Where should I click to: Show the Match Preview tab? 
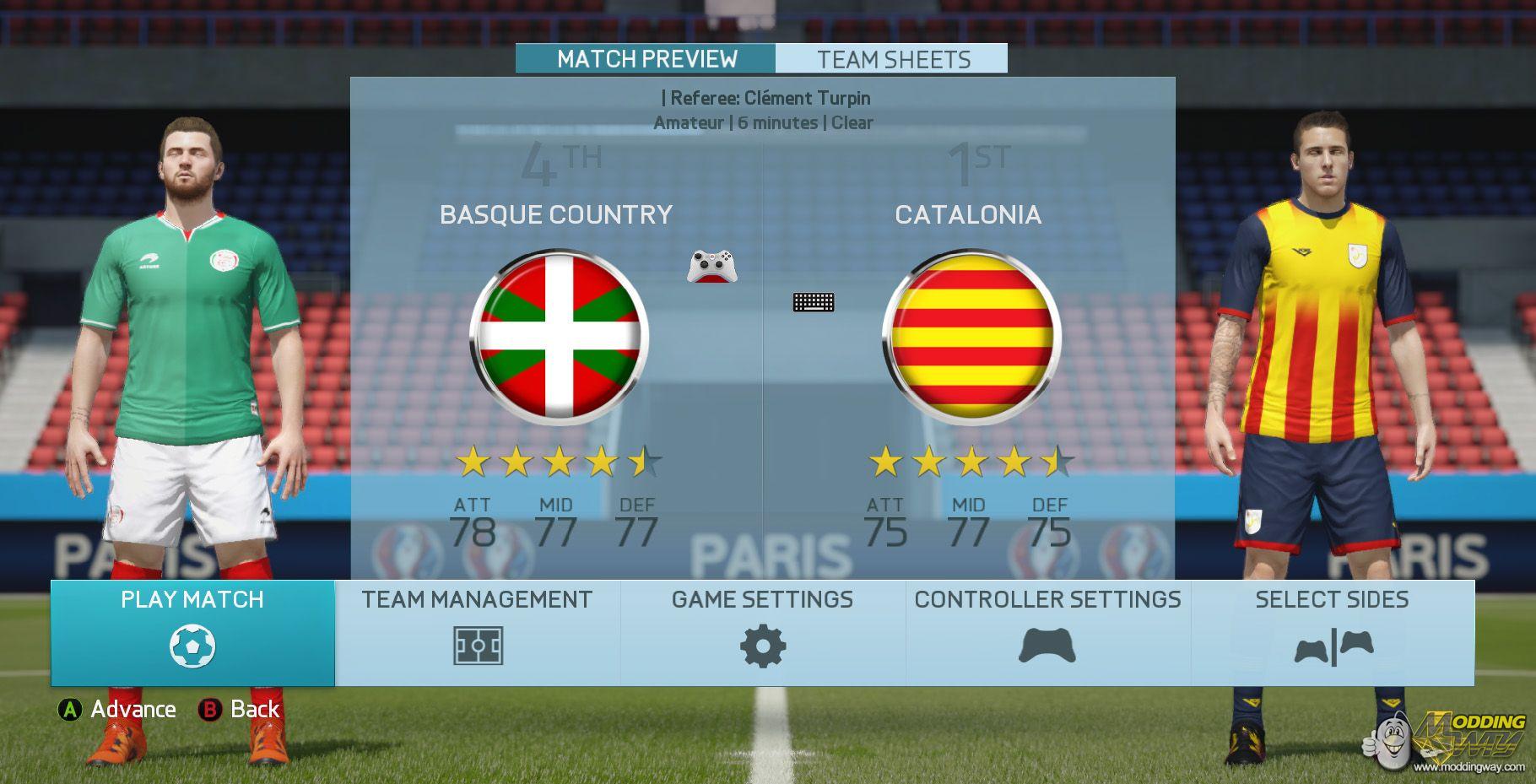tap(646, 59)
